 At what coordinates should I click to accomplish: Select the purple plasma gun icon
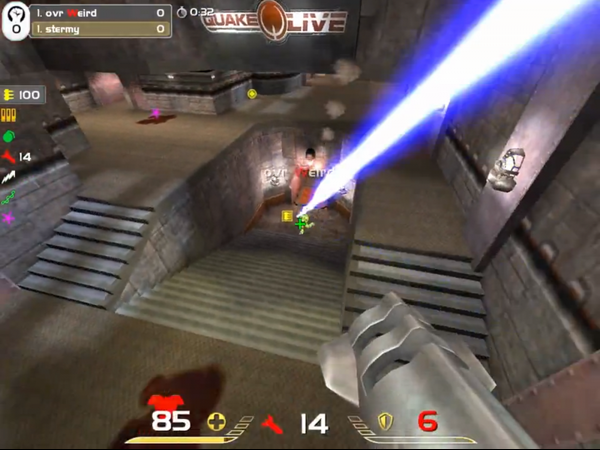tap(9, 217)
